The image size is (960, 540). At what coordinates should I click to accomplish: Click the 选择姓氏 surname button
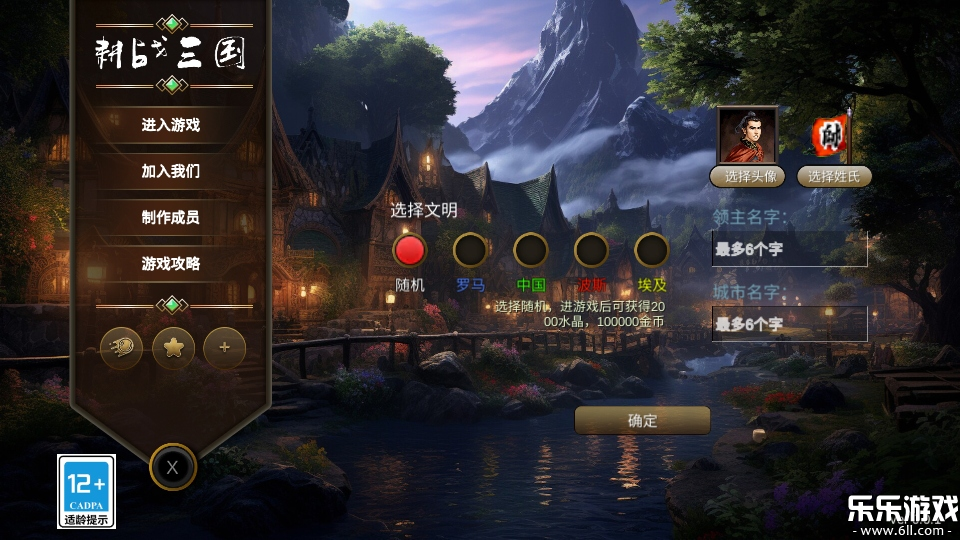834,177
